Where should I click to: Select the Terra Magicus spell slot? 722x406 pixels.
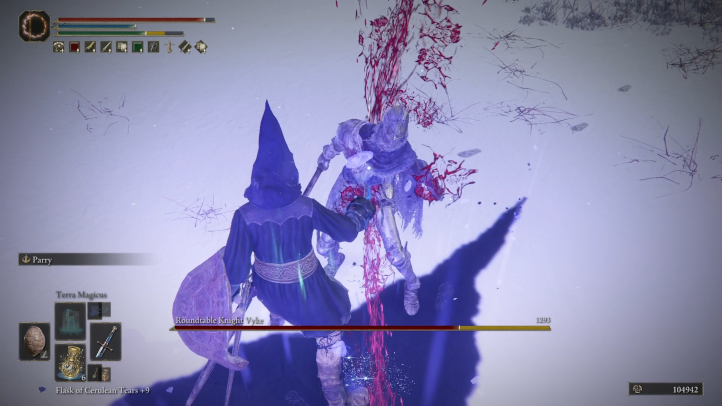coord(70,322)
